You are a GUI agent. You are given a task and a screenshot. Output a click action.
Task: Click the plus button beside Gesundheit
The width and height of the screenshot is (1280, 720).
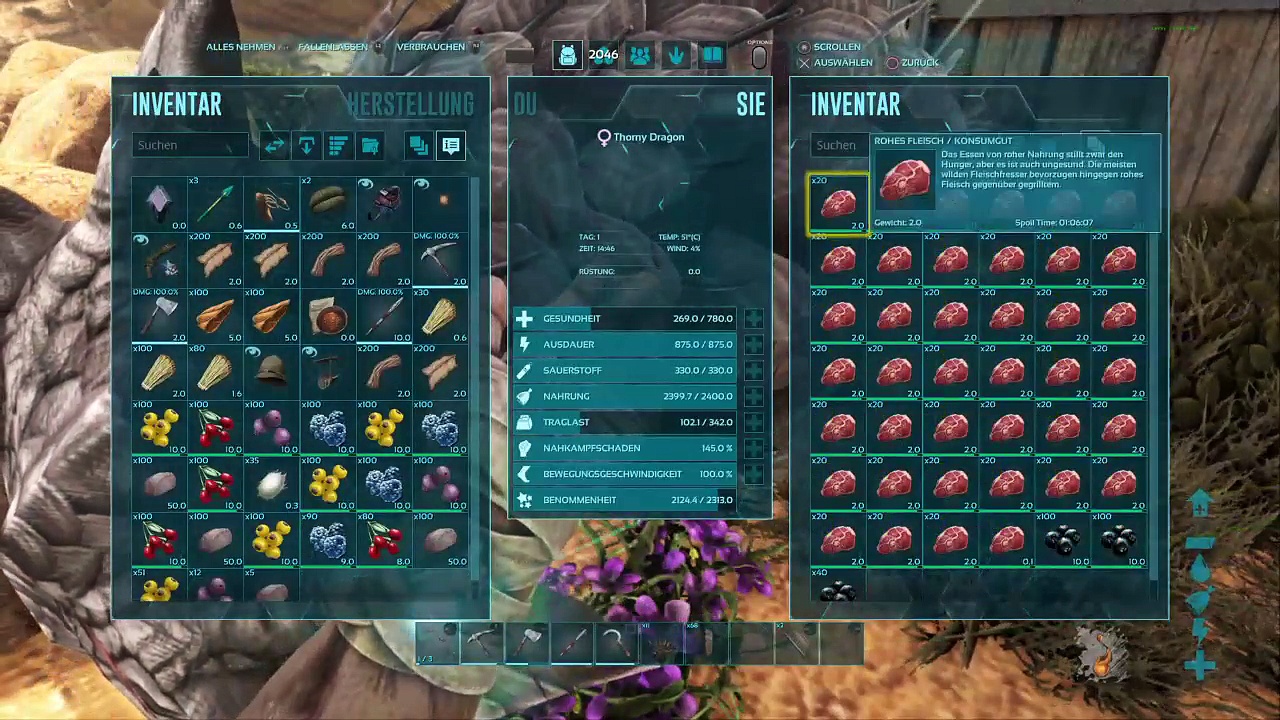tap(753, 319)
